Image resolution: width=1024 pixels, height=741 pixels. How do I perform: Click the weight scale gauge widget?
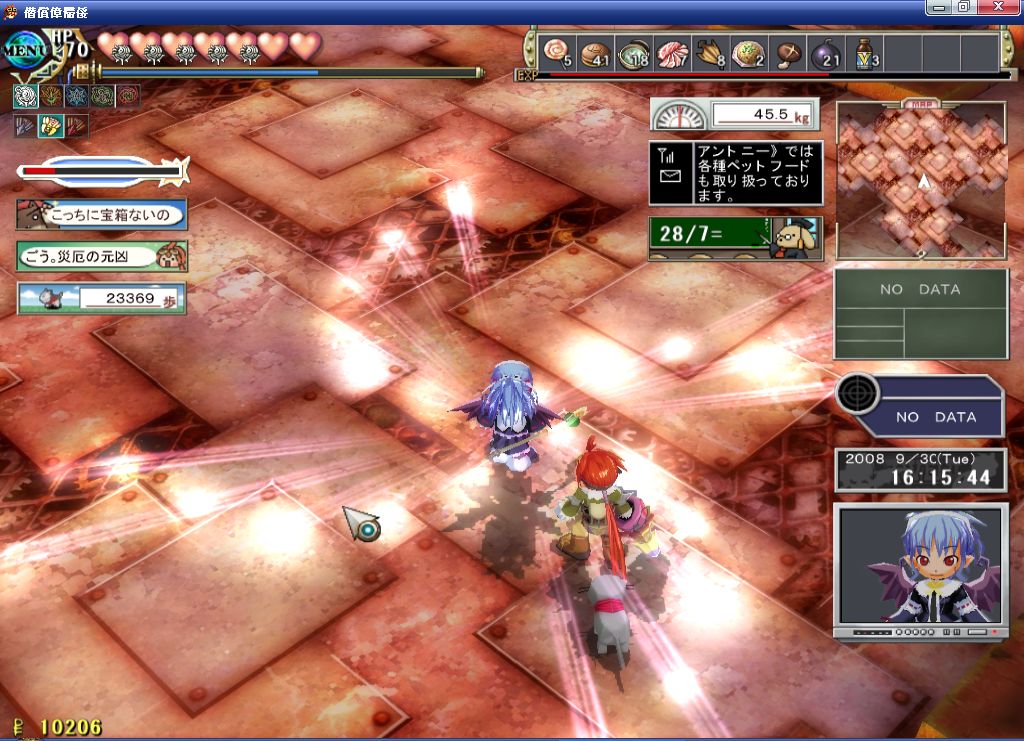click(x=735, y=114)
